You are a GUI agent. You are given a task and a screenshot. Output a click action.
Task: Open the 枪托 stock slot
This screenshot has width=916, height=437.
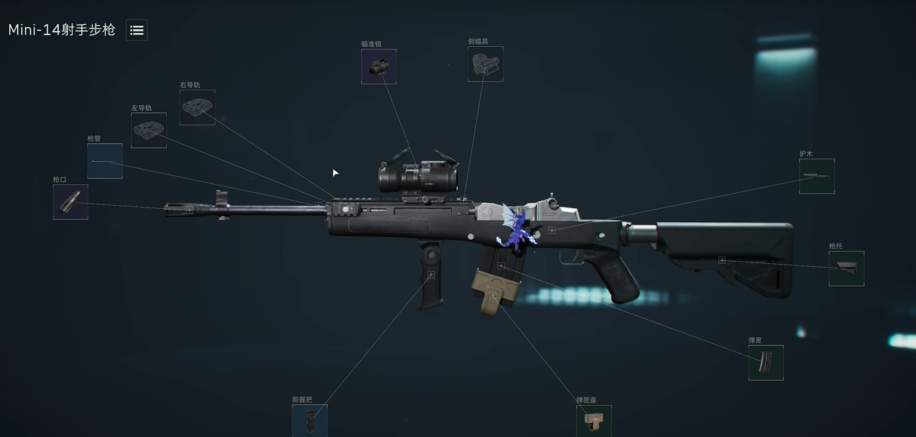(846, 268)
